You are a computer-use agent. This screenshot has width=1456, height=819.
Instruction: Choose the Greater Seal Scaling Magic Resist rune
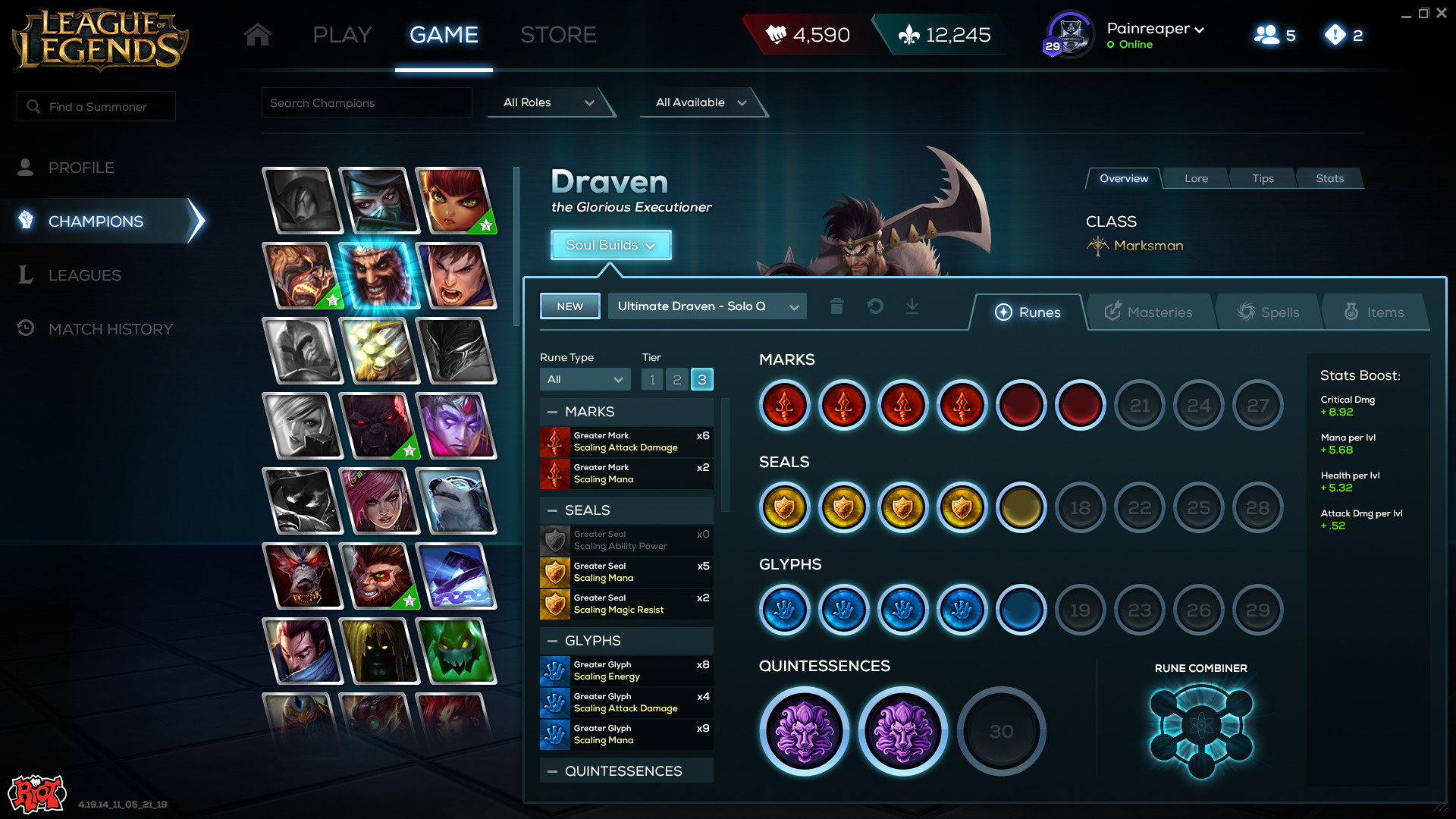(626, 604)
